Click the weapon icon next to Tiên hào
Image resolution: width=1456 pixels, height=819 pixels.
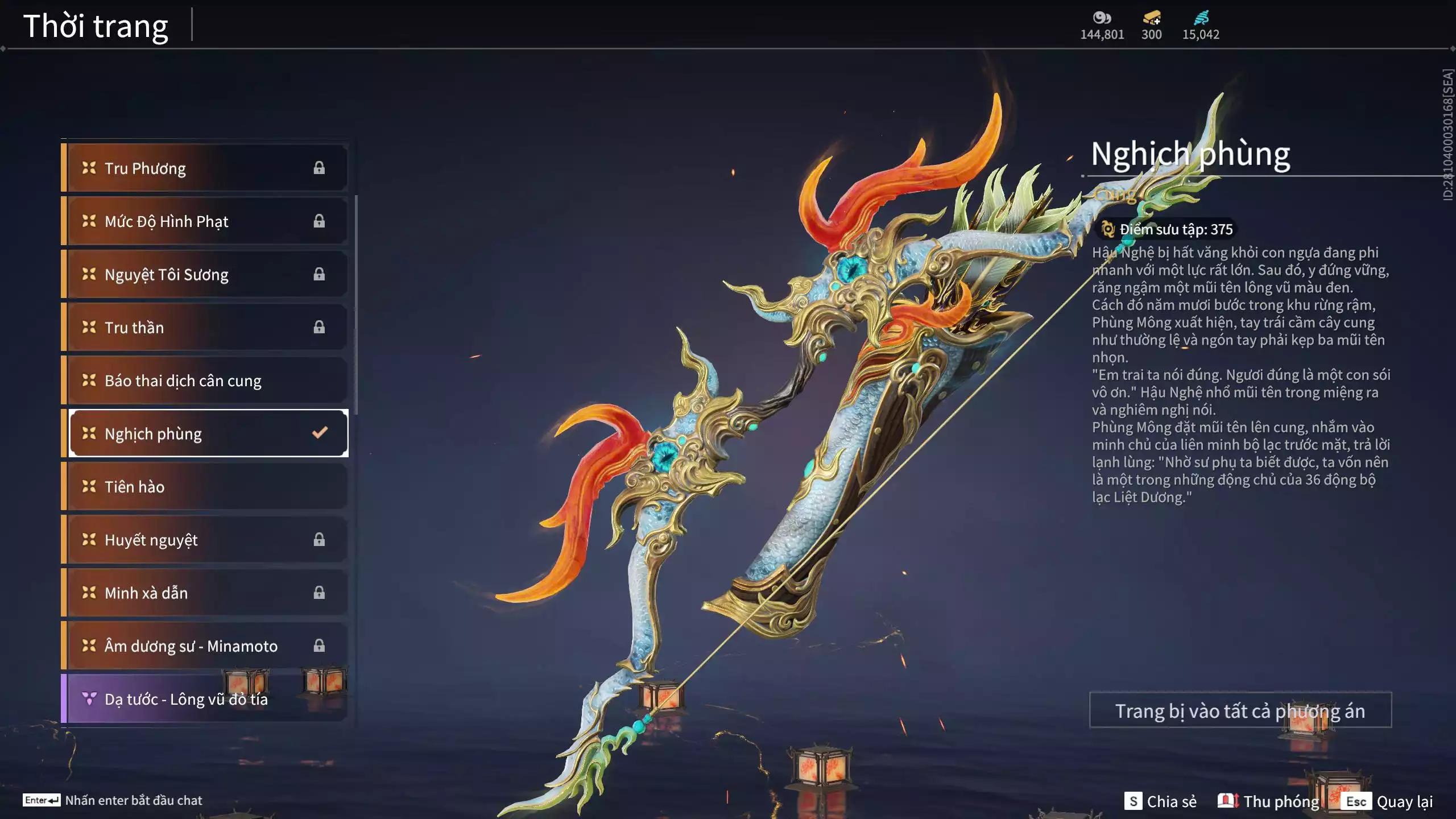pyautogui.click(x=88, y=486)
